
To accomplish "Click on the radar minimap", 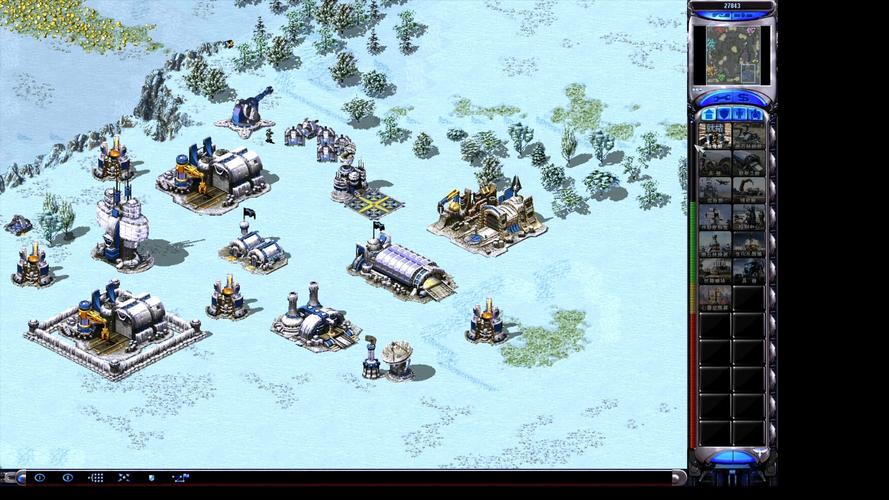I will [732, 55].
